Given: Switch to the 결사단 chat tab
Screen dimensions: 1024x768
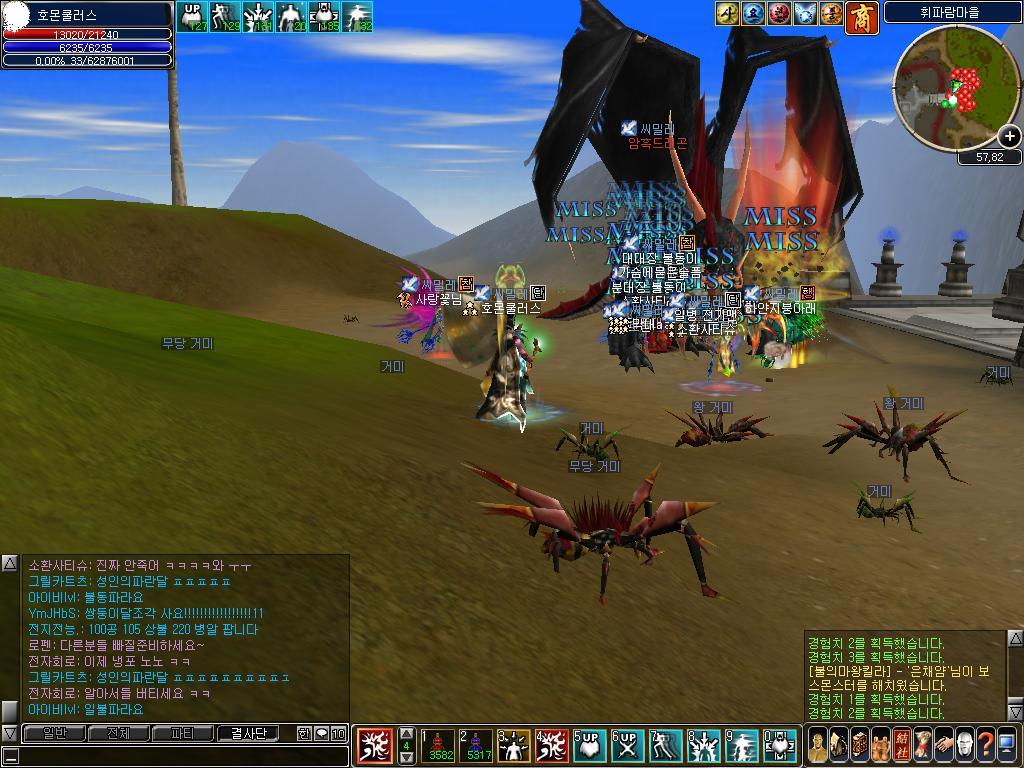Looking at the screenshot, I should pyautogui.click(x=248, y=733).
